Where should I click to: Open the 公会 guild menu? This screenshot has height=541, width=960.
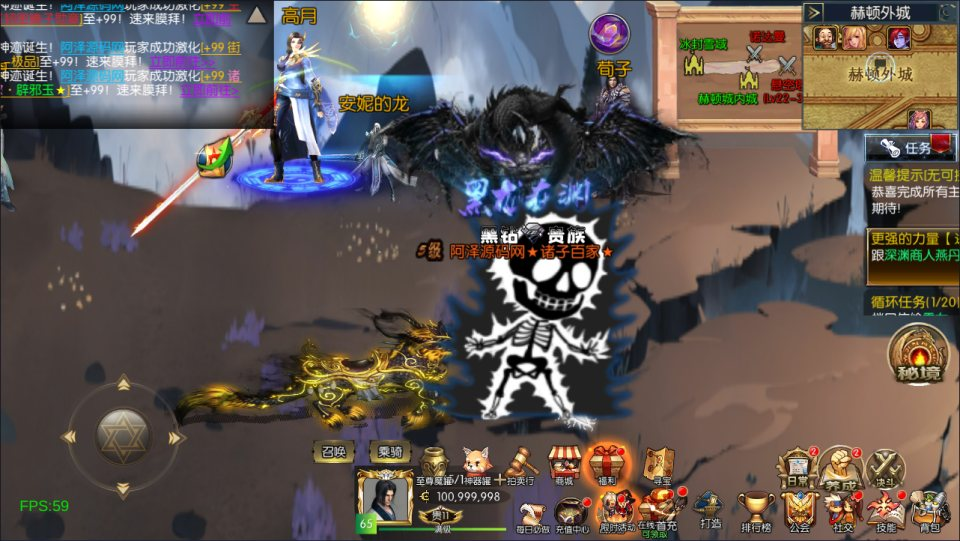(799, 511)
